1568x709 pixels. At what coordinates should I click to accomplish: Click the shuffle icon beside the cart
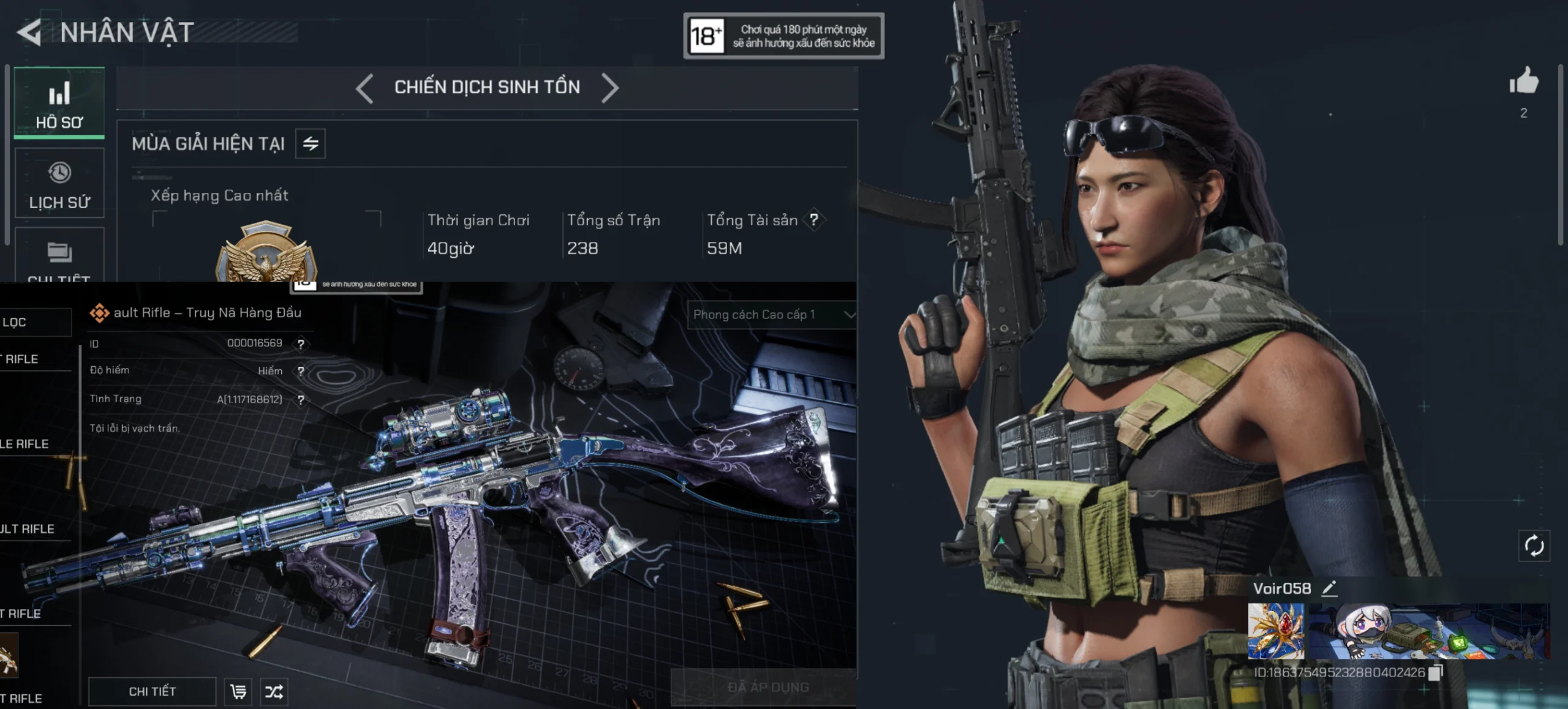[x=275, y=692]
